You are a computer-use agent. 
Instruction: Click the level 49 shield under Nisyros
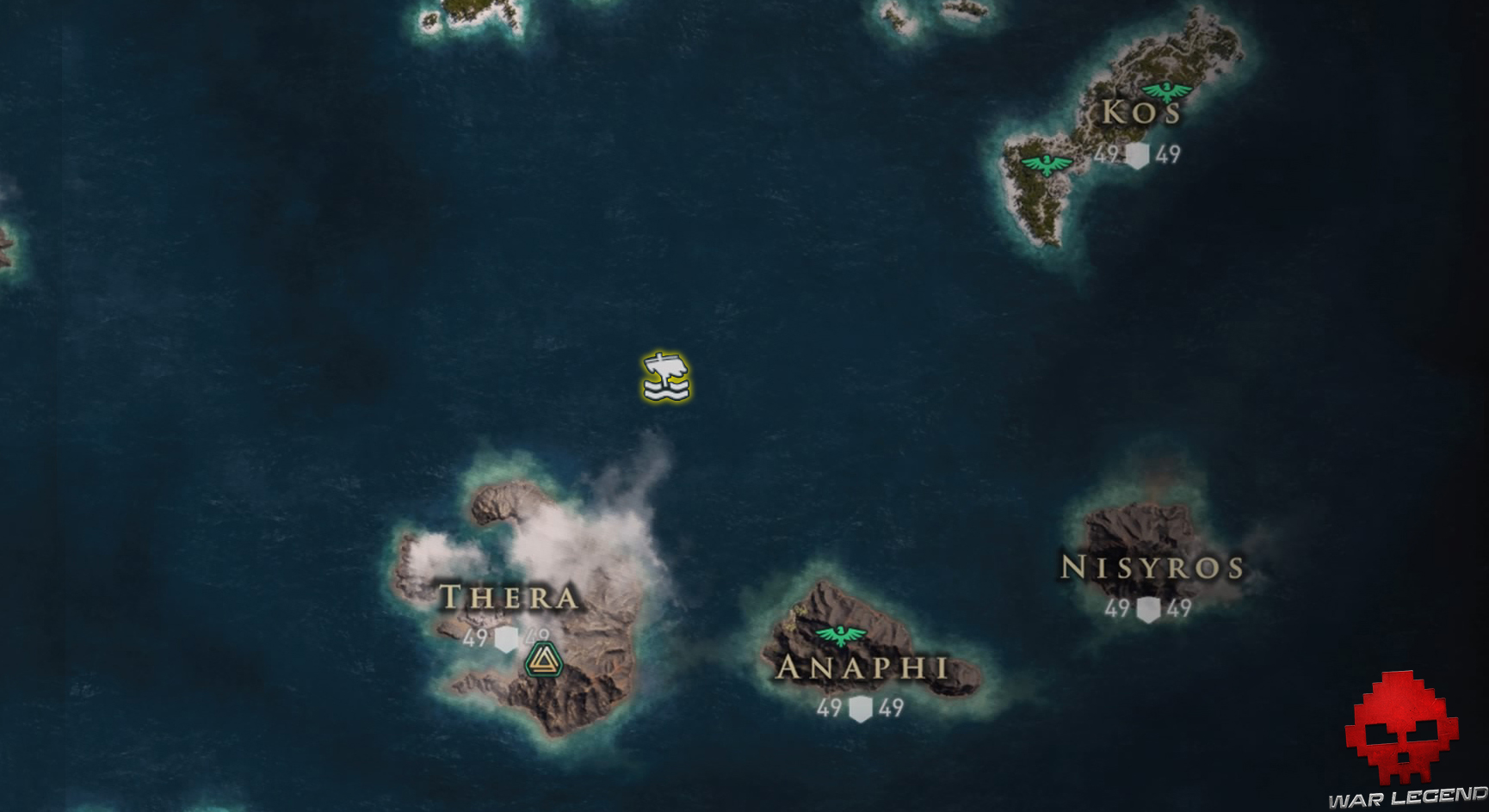coord(1148,608)
